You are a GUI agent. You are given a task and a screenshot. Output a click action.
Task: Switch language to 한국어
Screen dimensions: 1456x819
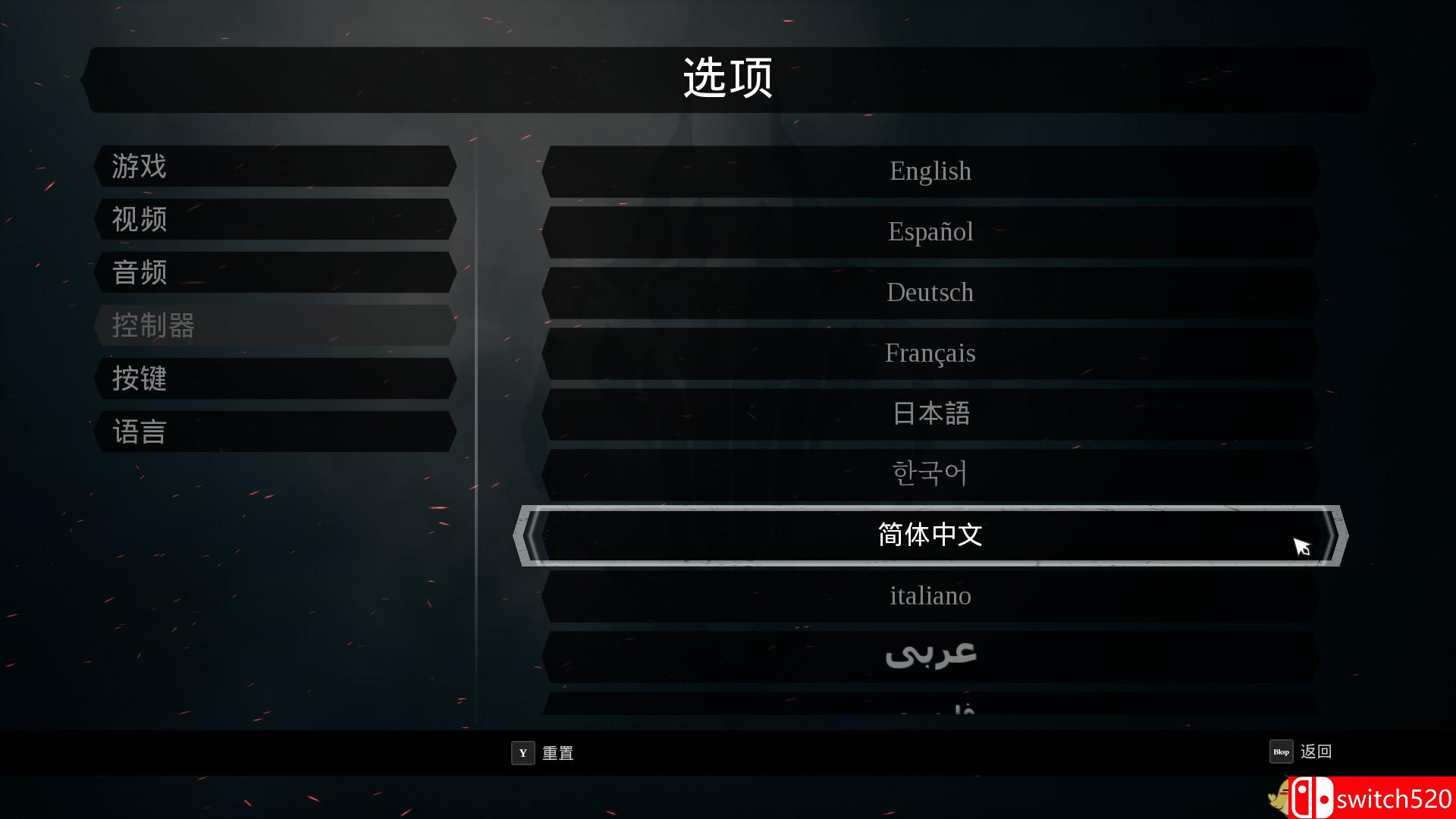(930, 473)
